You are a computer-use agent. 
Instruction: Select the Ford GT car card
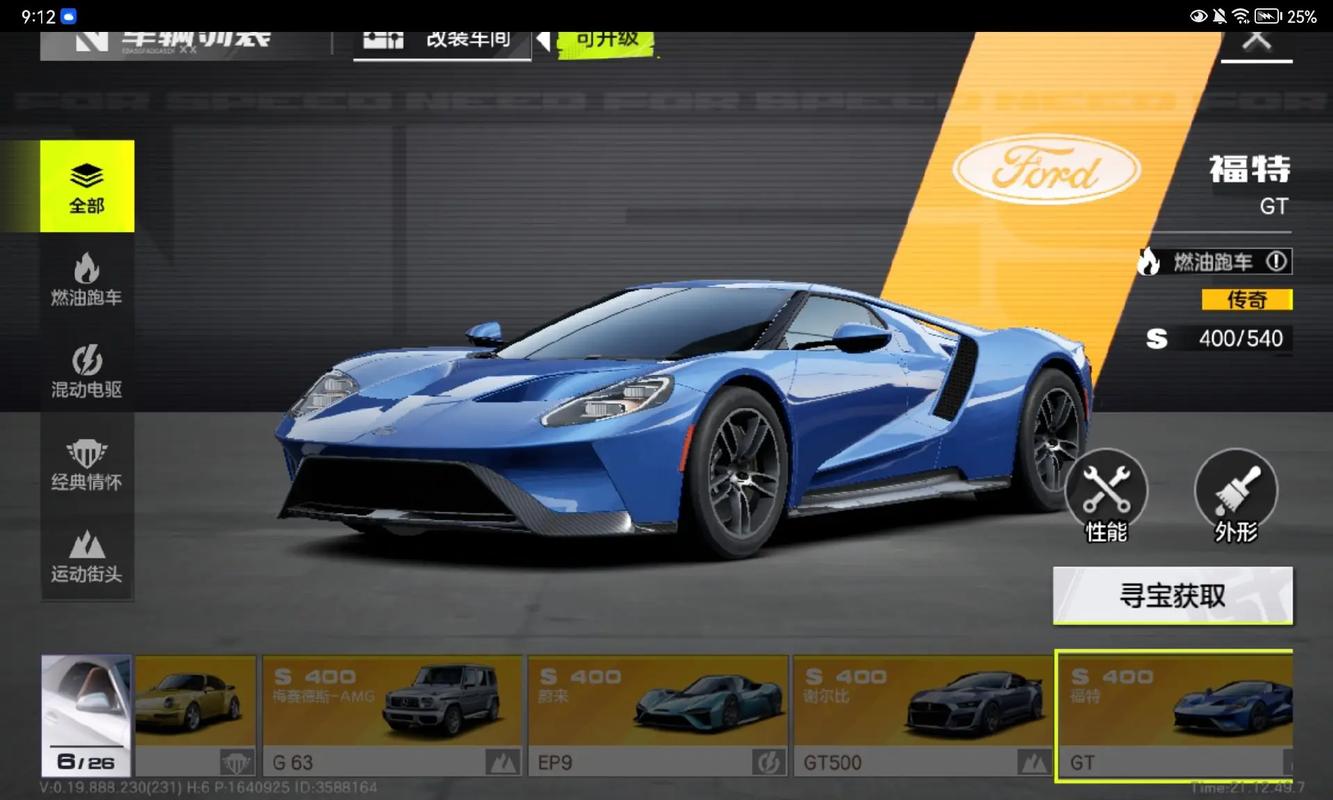tap(1175, 716)
